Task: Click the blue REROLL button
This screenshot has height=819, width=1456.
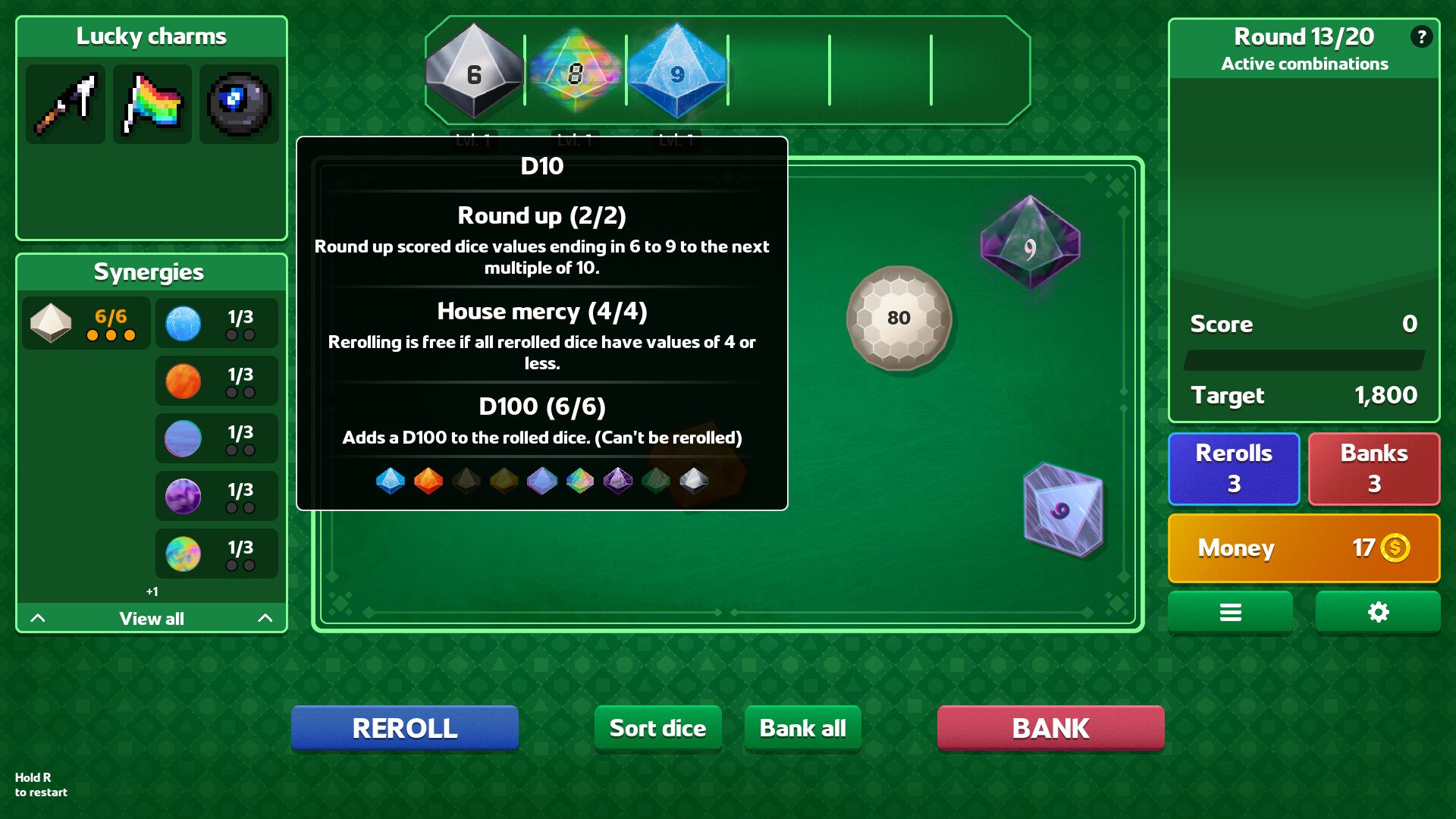Action: coord(405,728)
